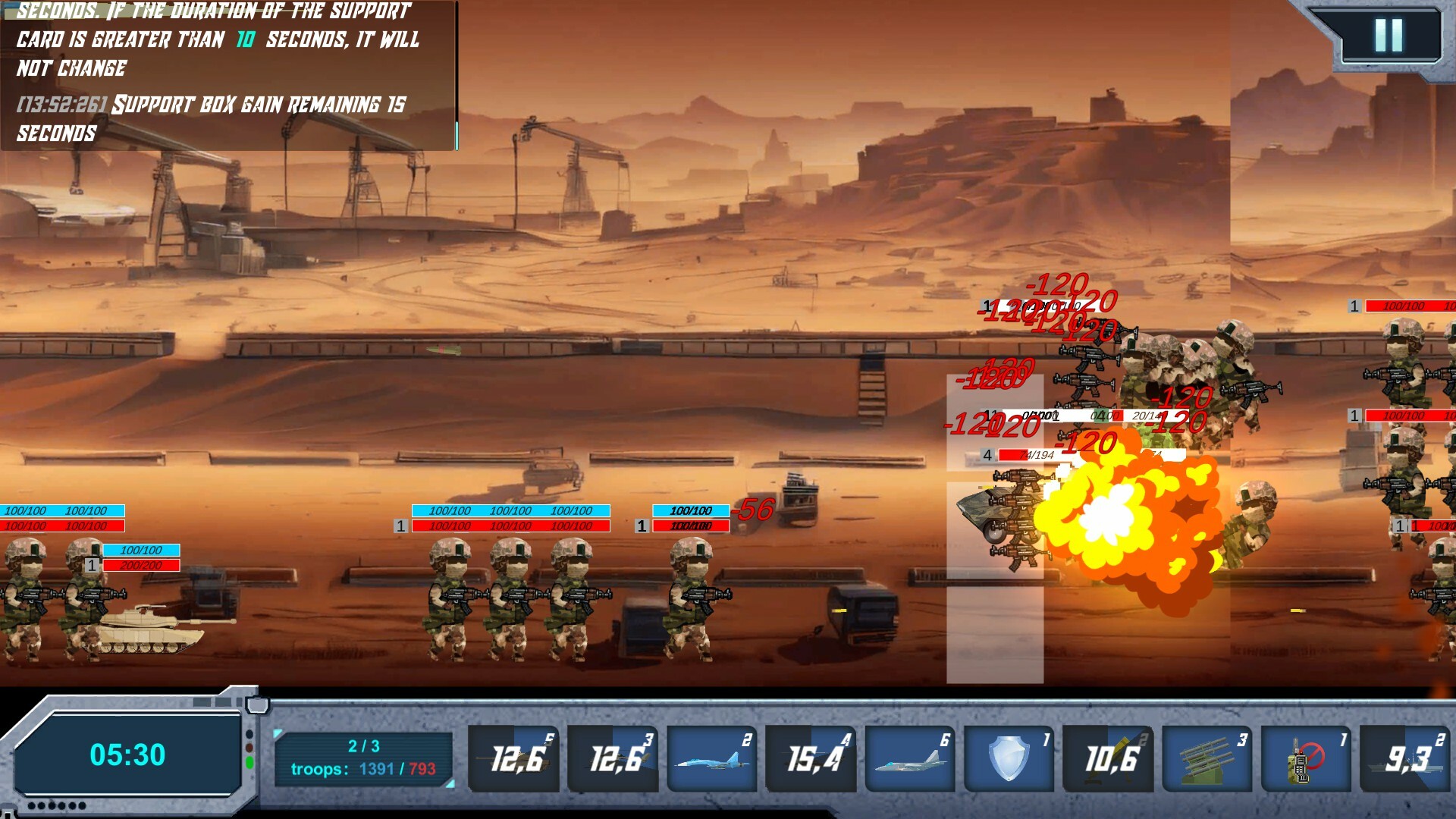
Task: Click the green status indicator light
Action: point(249,762)
